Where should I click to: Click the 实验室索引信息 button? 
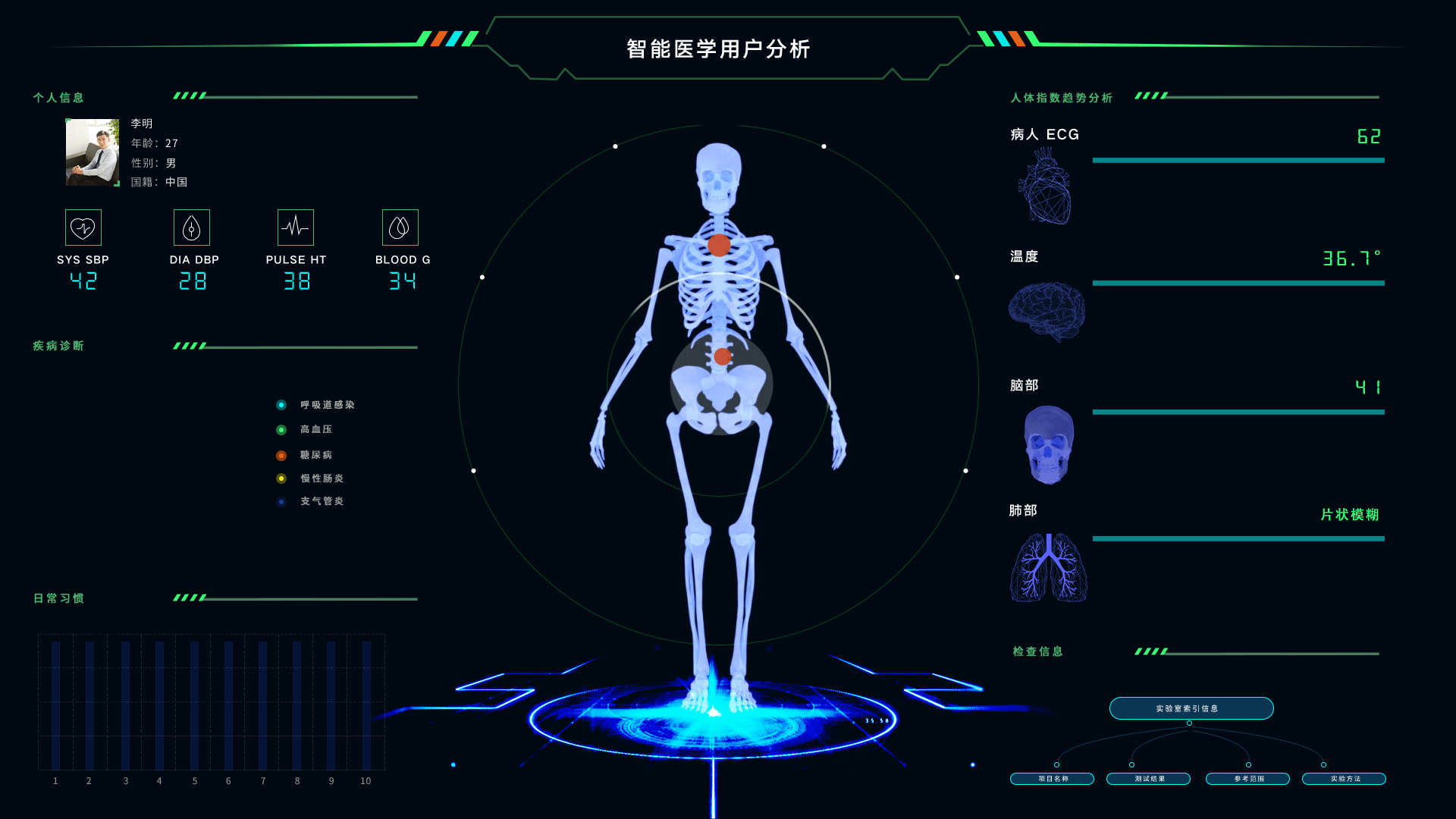click(1190, 708)
